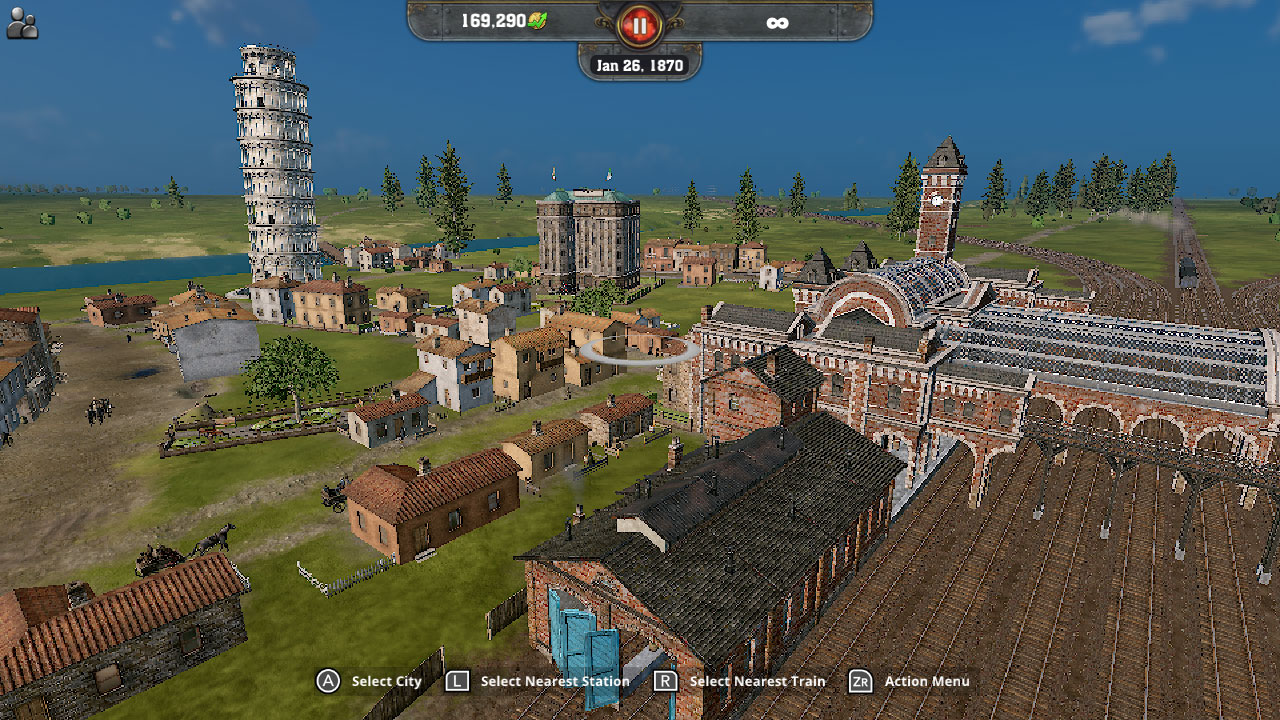Screen dimensions: 1280x720
Task: Open the player overview via people icon
Action: point(24,21)
